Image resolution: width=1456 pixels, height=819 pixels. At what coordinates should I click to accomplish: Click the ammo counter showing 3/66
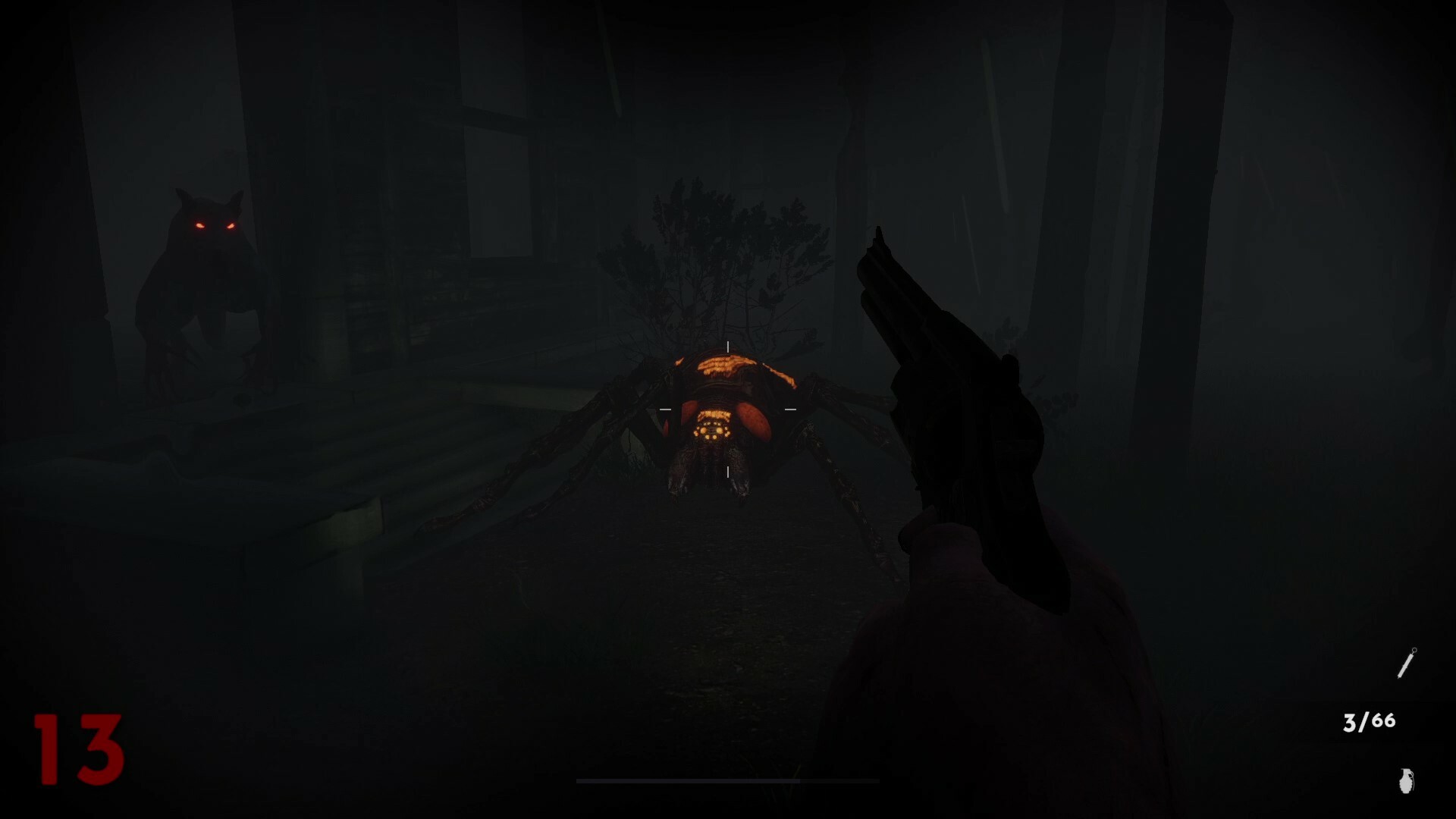[1369, 721]
